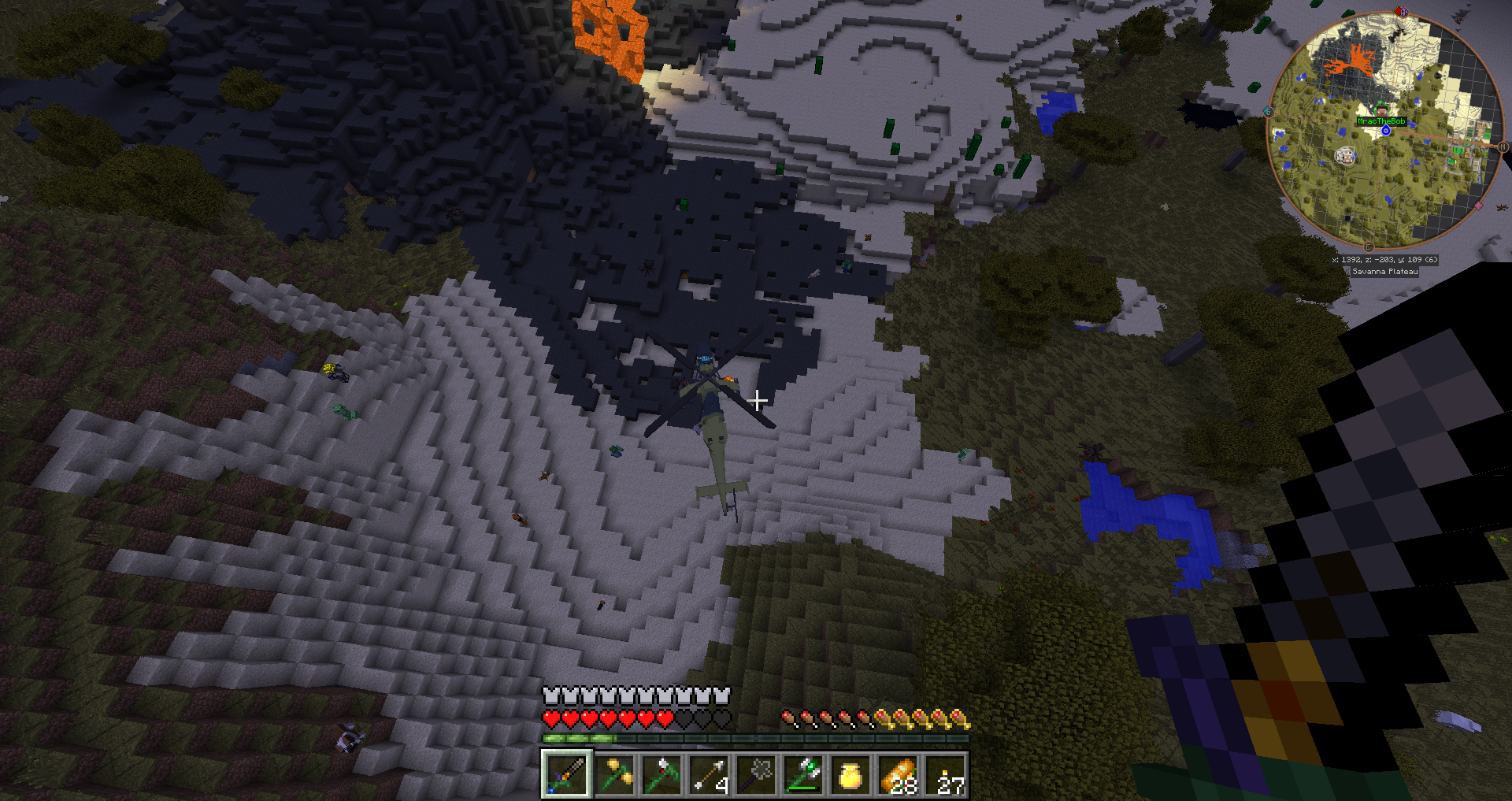Select the white-tipped green-handled tool slot
Screen dimensions: 1512x801
pos(661,773)
